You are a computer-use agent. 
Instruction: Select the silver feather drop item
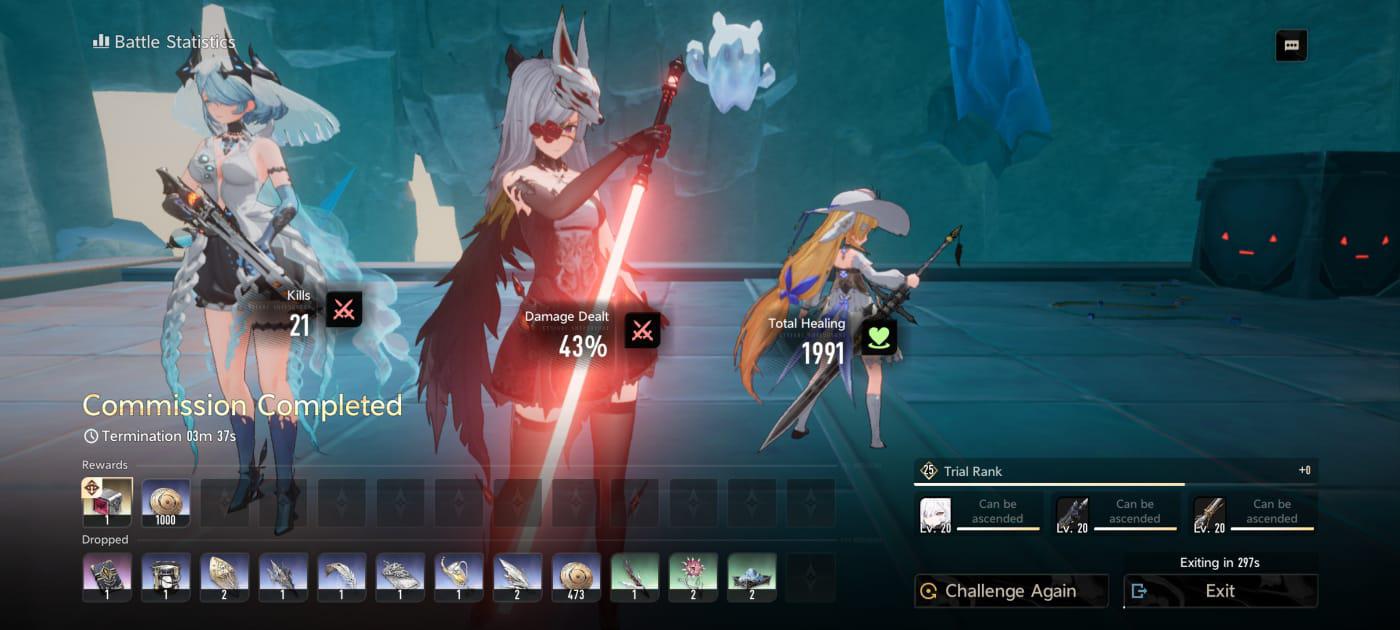click(x=342, y=577)
